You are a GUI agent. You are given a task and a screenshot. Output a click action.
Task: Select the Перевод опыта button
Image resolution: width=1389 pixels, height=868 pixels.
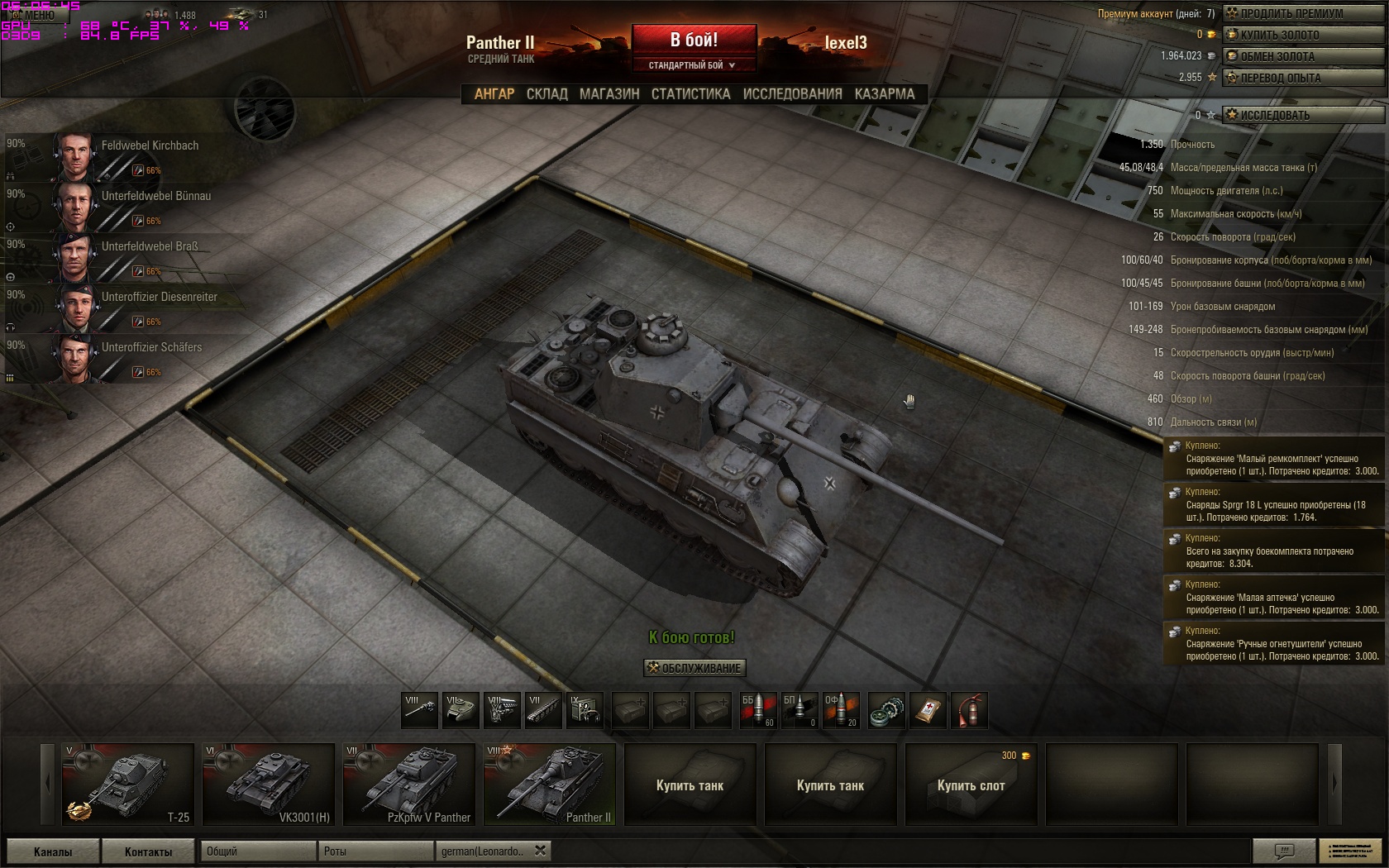coord(1303,78)
